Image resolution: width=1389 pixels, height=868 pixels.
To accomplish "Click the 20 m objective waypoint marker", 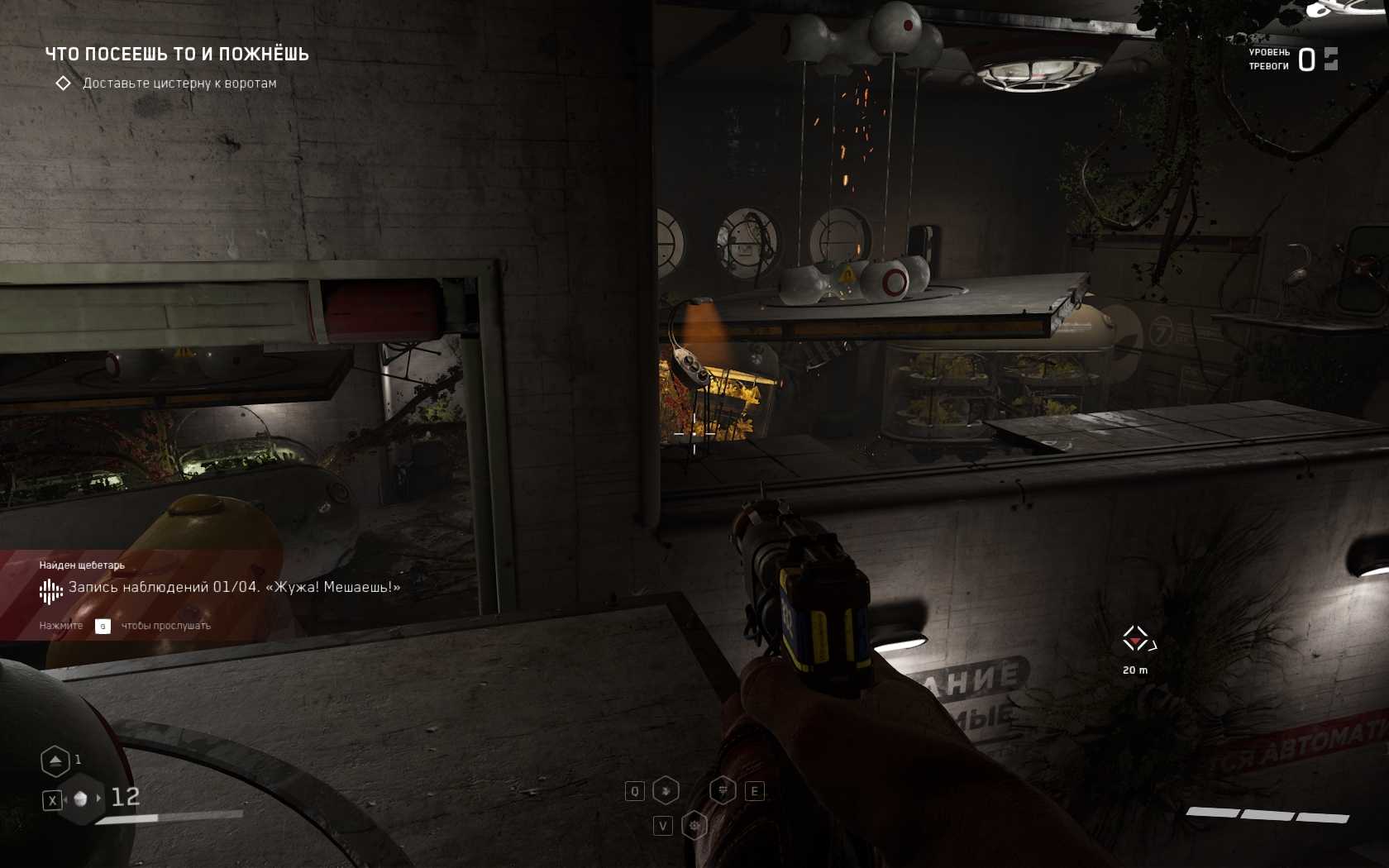I will 1136,639.
